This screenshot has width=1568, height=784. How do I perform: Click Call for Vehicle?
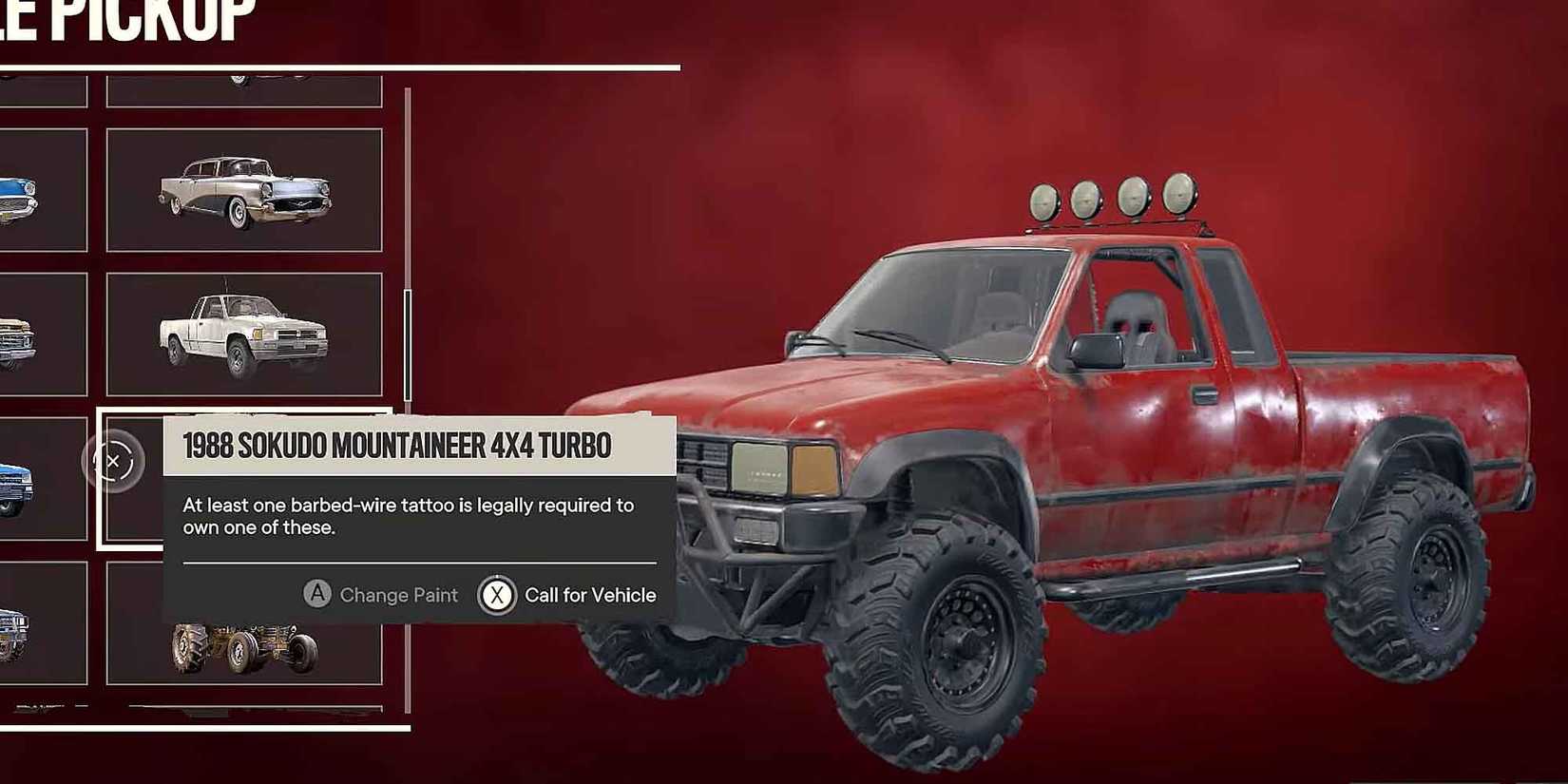tap(590, 595)
